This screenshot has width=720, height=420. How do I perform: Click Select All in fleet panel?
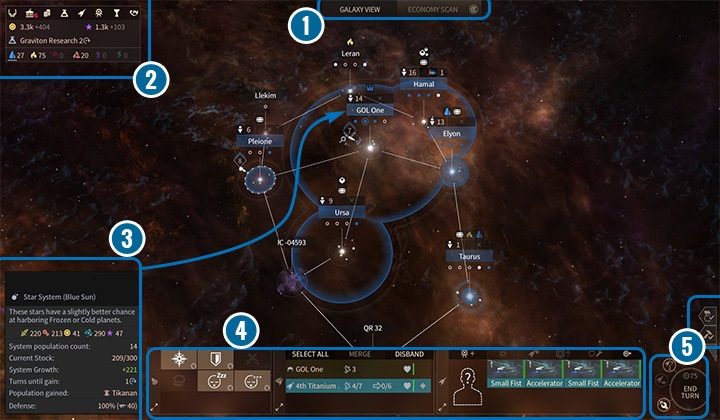(x=309, y=354)
